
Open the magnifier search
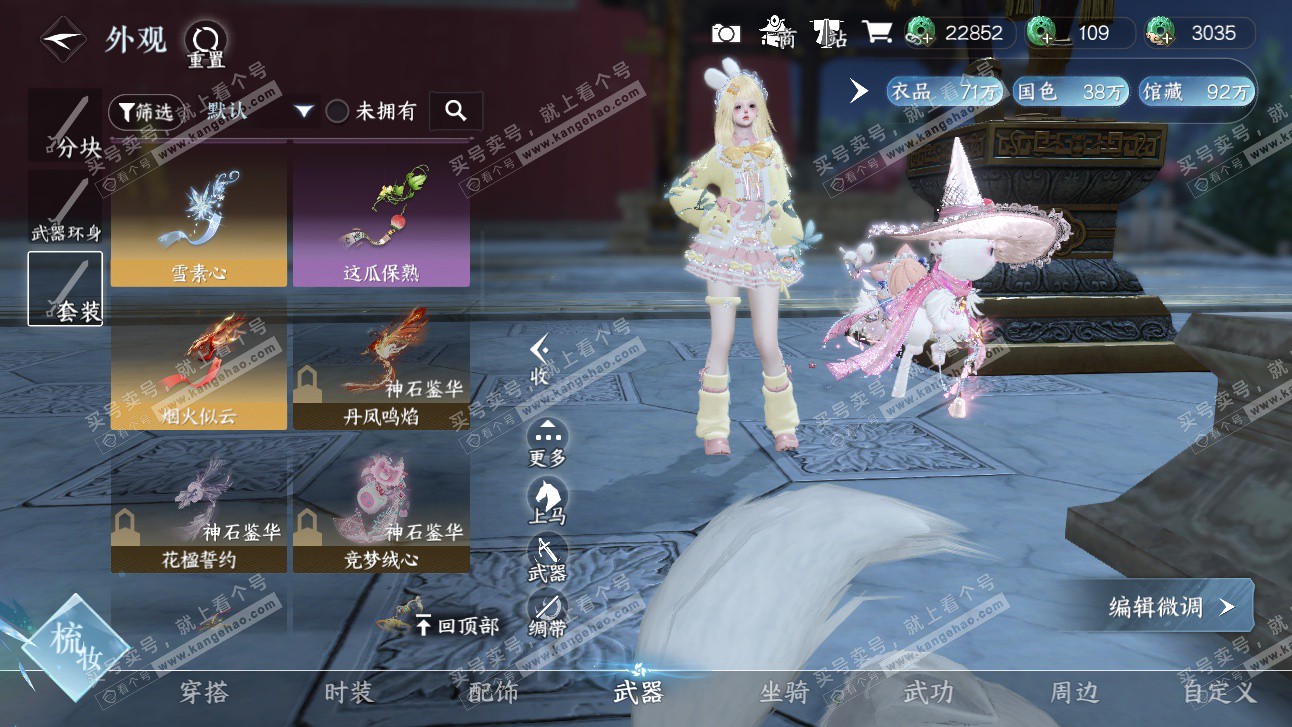click(456, 112)
